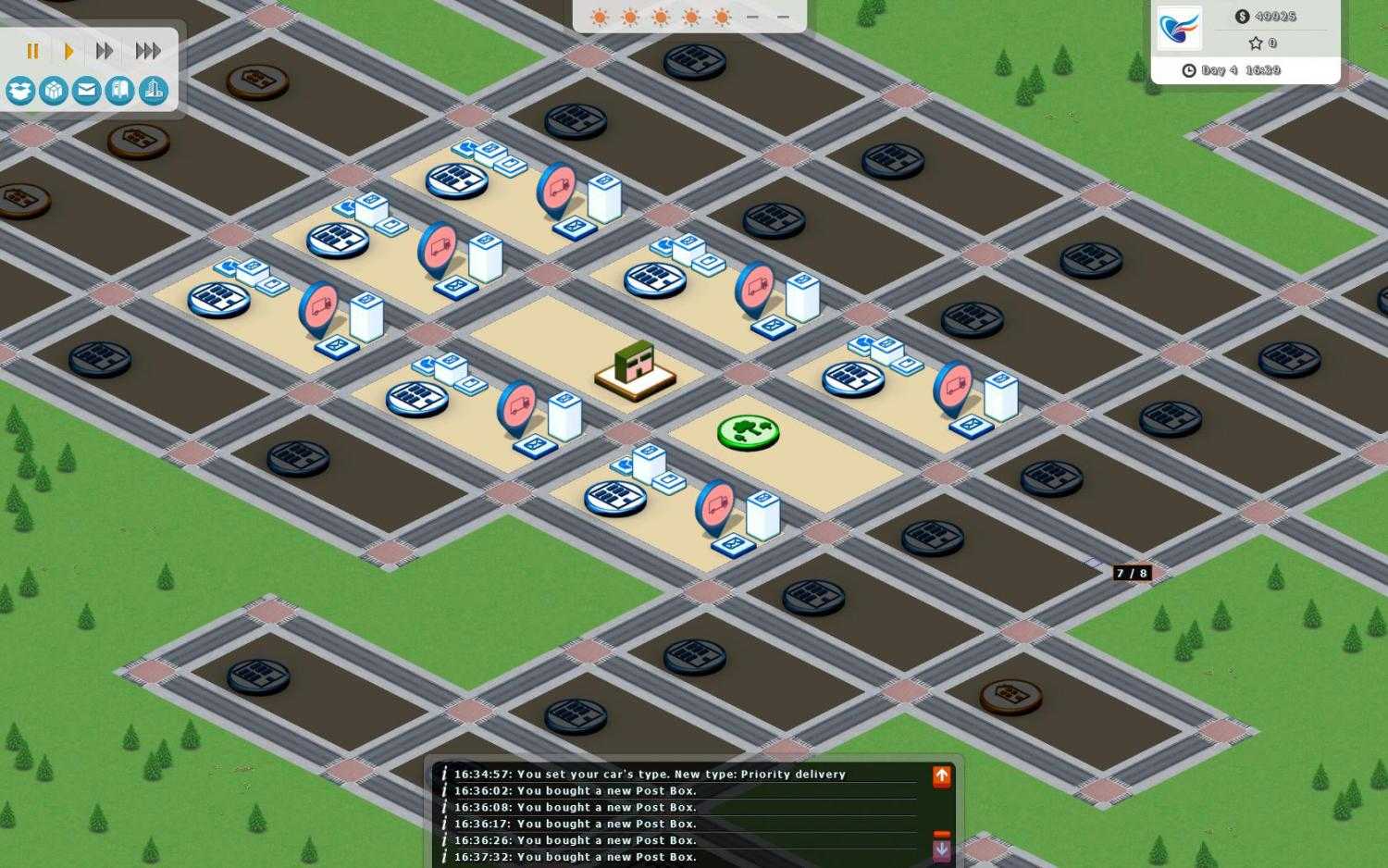The image size is (1388, 868).
Task: Enable triple-speed fast forward
Action: click(x=147, y=51)
